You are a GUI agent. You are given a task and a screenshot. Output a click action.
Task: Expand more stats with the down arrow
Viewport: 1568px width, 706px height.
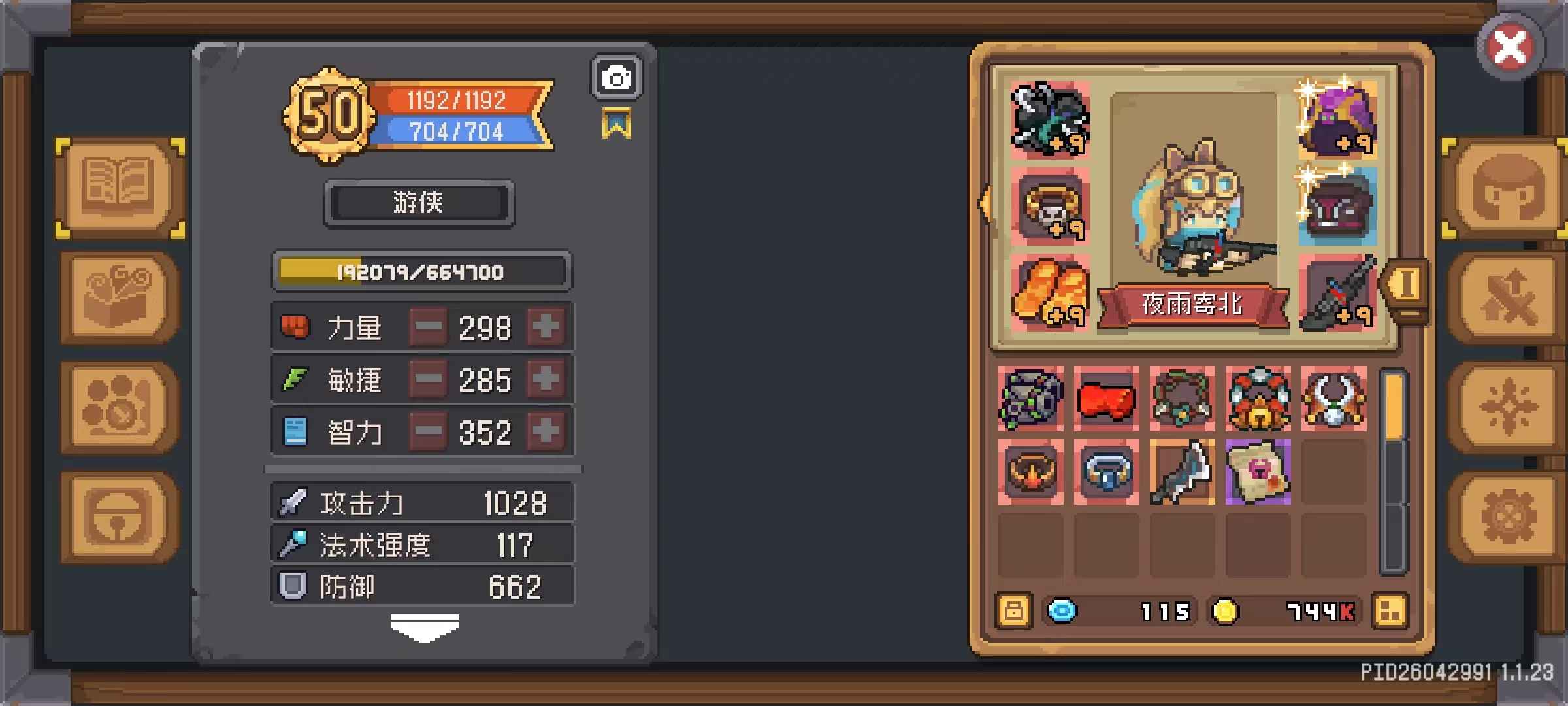[x=424, y=628]
